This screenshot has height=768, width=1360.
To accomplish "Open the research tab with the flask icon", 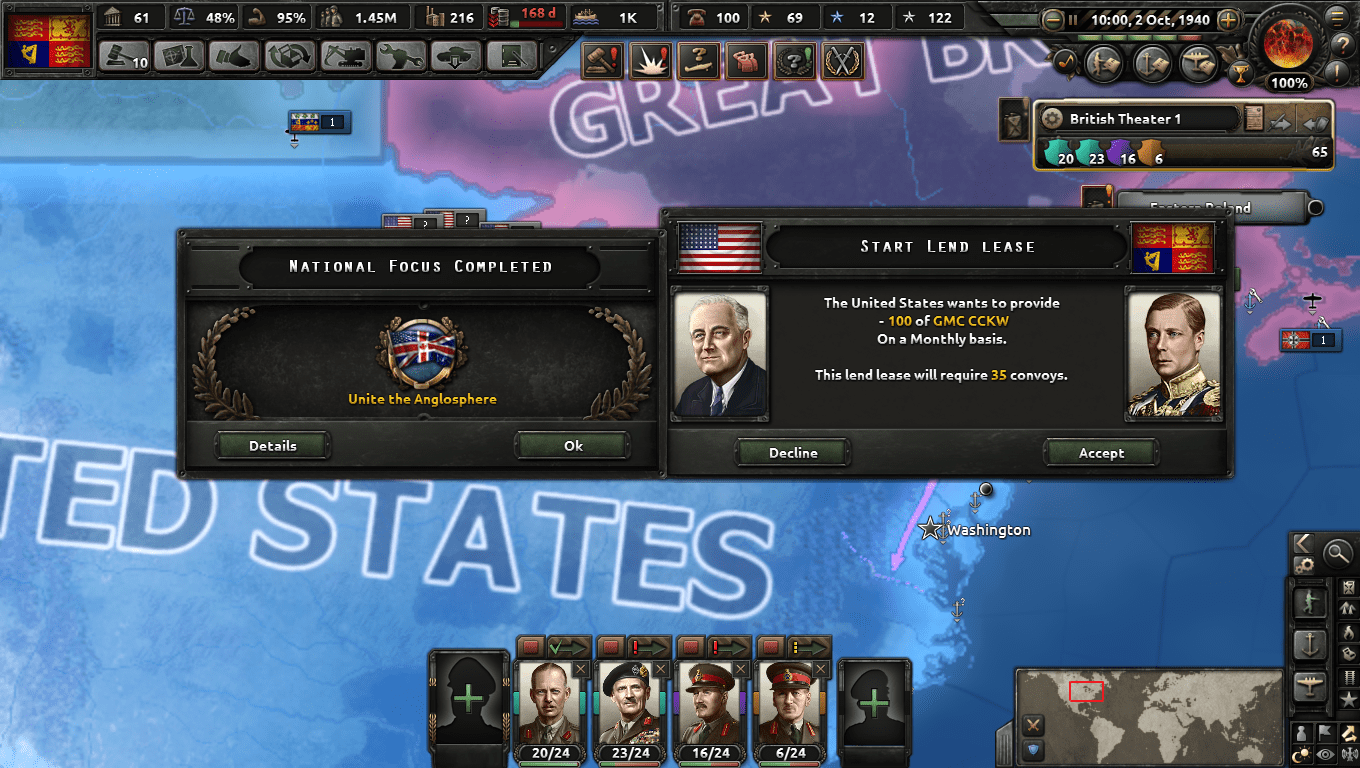I will pyautogui.click(x=180, y=57).
